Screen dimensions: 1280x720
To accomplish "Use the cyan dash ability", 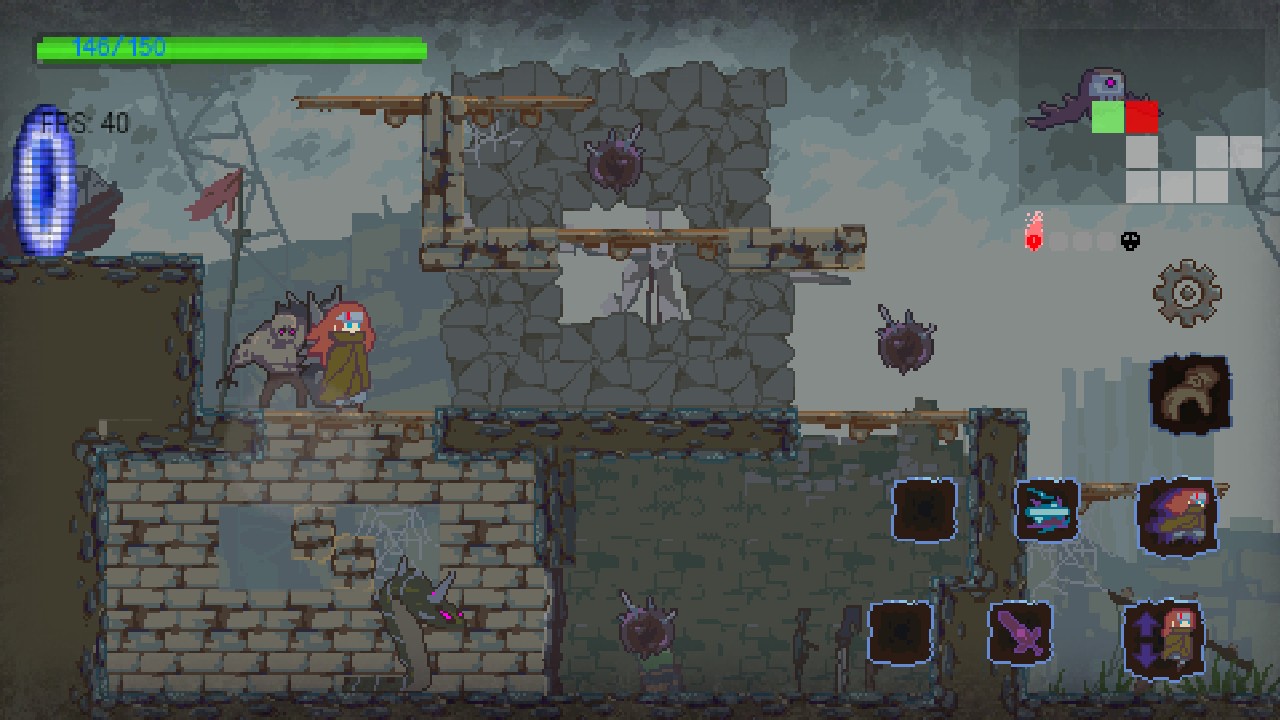I will [x=1046, y=510].
